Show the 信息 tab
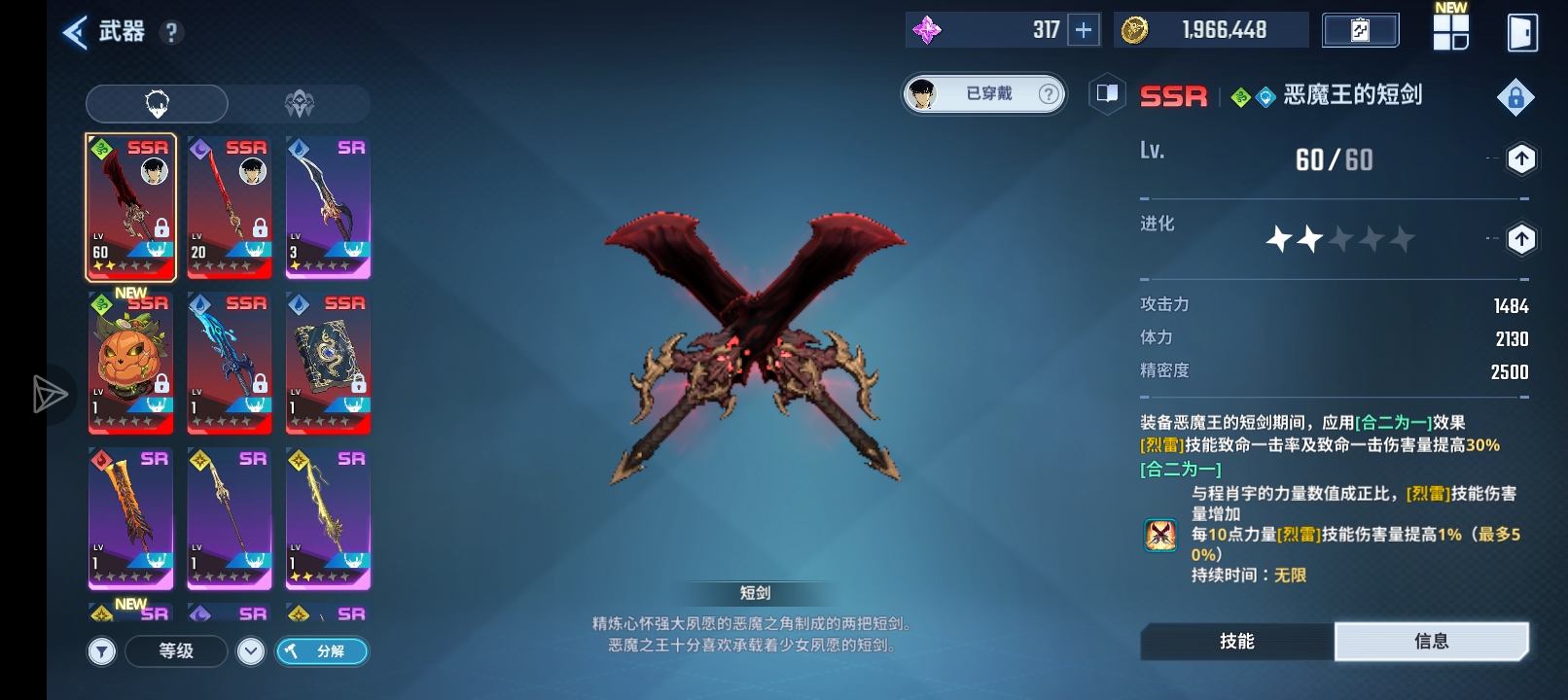Viewport: 1568px width, 700px height. click(1431, 642)
